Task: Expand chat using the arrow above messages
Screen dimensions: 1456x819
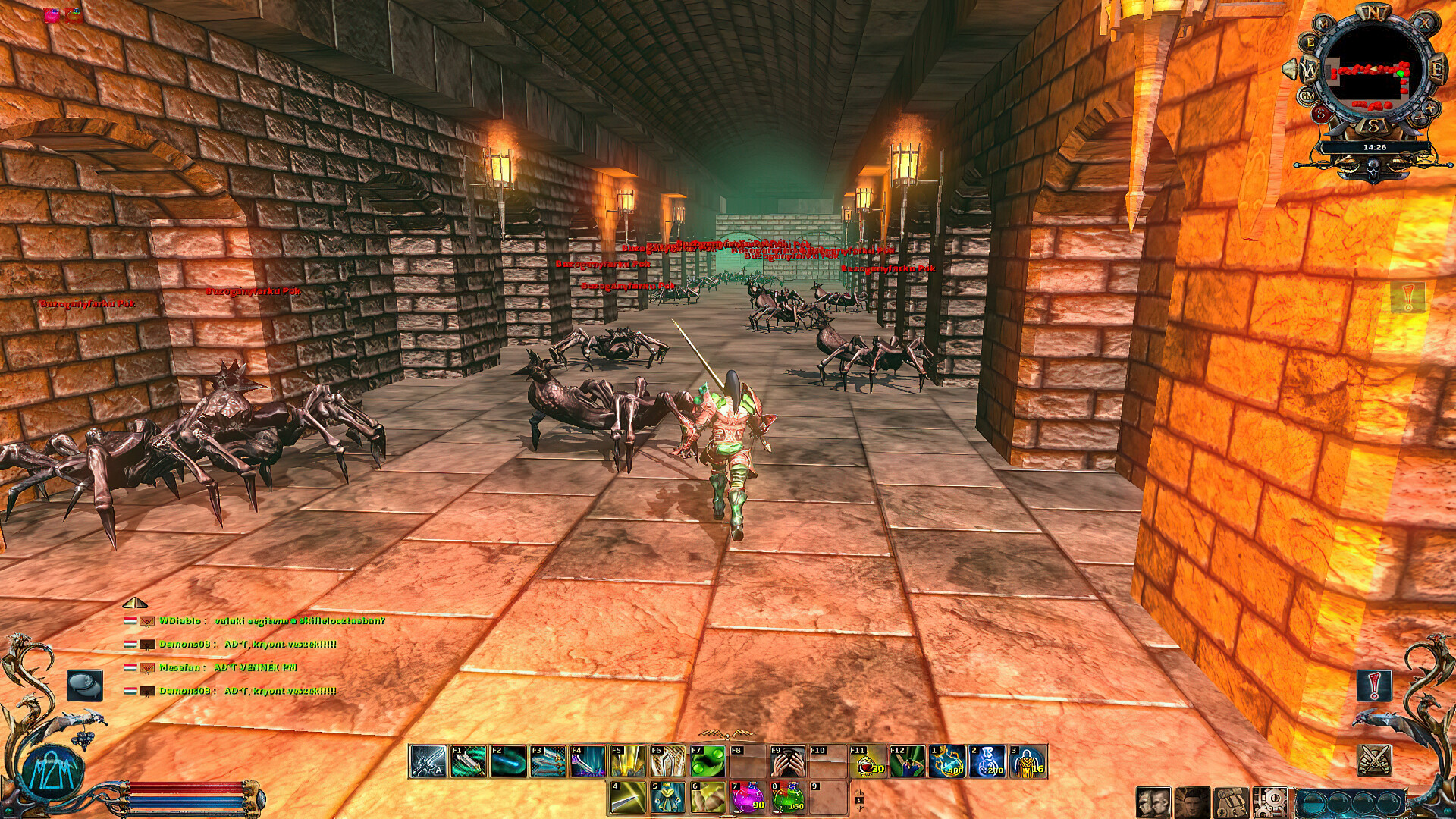Action: [135, 604]
